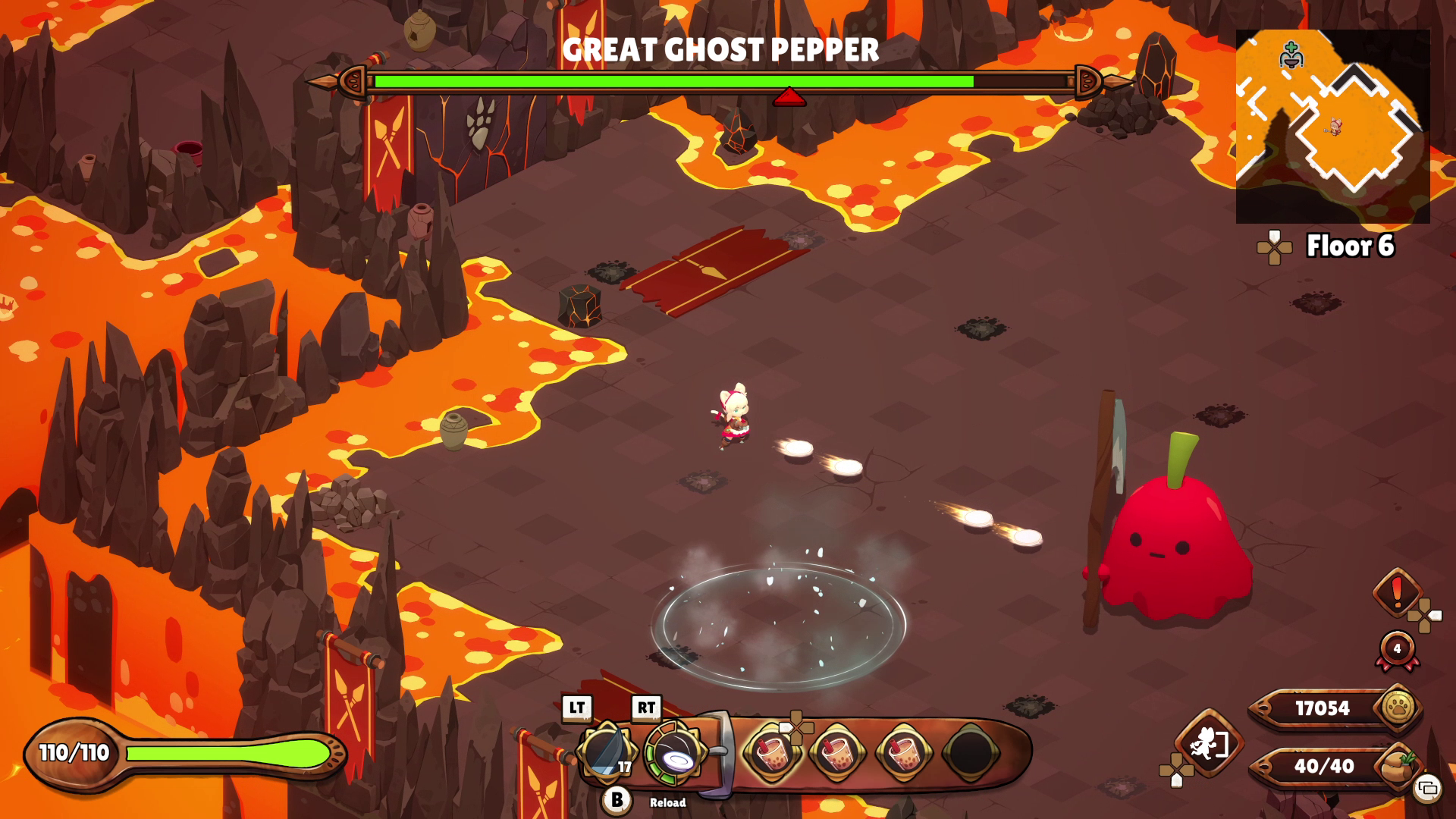This screenshot has width=1456, height=819.
Task: Click the running cat exit icon
Action: click(1208, 744)
